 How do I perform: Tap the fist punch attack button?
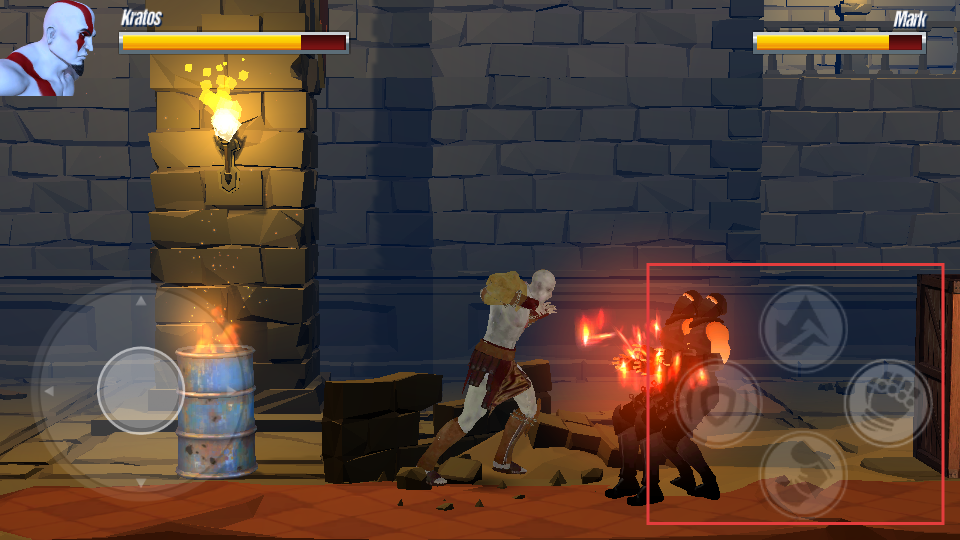pyautogui.click(x=888, y=402)
